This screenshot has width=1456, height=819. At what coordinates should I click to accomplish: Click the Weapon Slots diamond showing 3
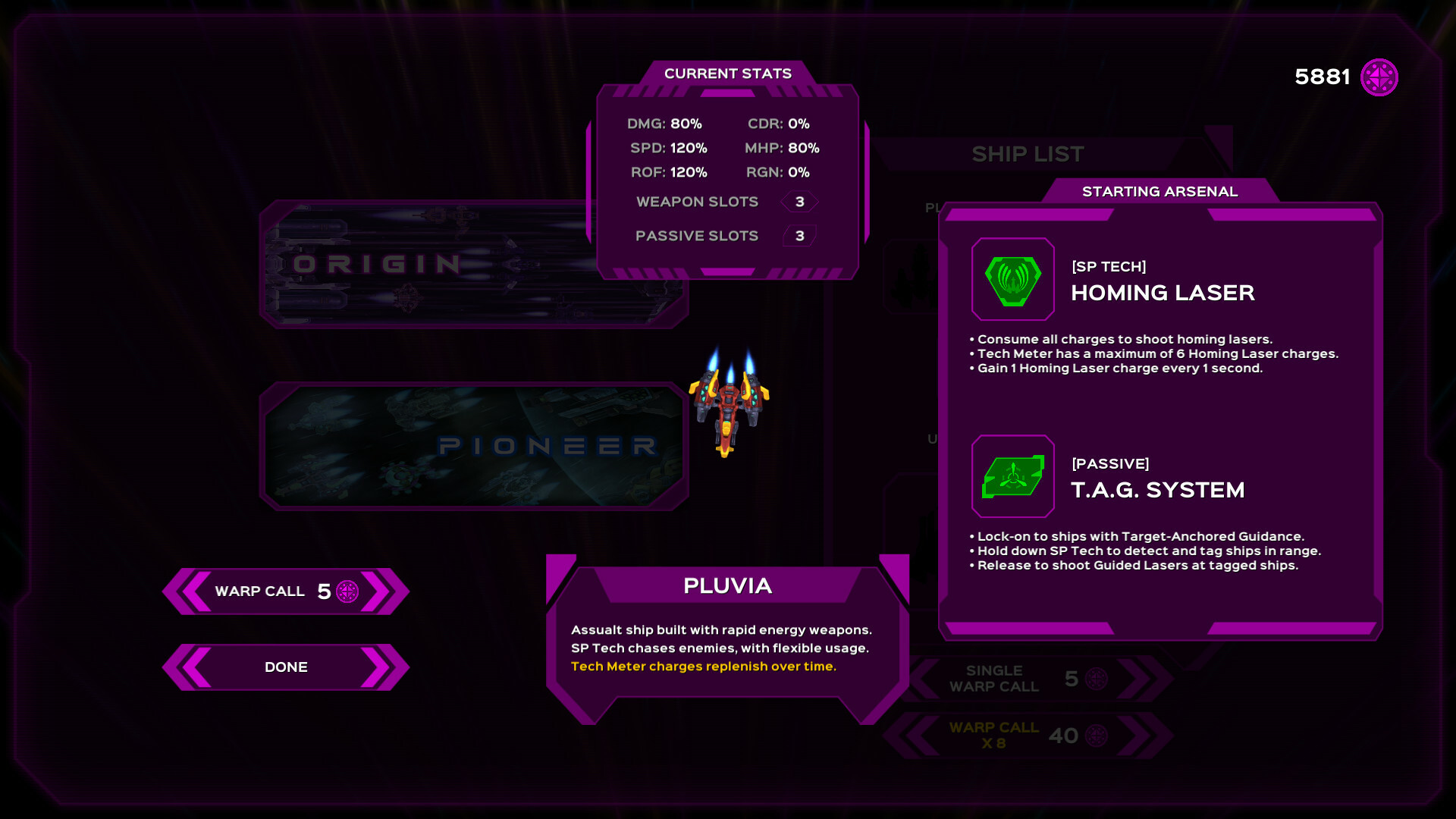799,201
